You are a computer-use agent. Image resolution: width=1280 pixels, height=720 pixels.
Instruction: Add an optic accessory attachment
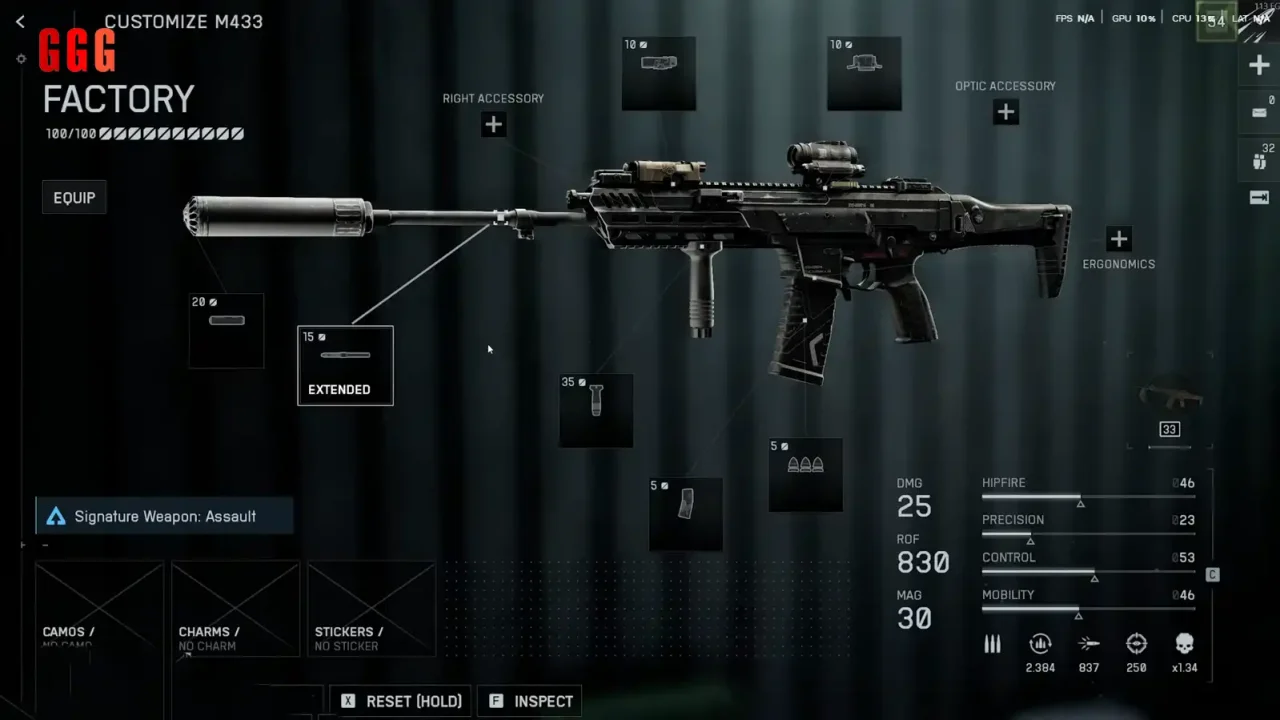(x=1006, y=112)
